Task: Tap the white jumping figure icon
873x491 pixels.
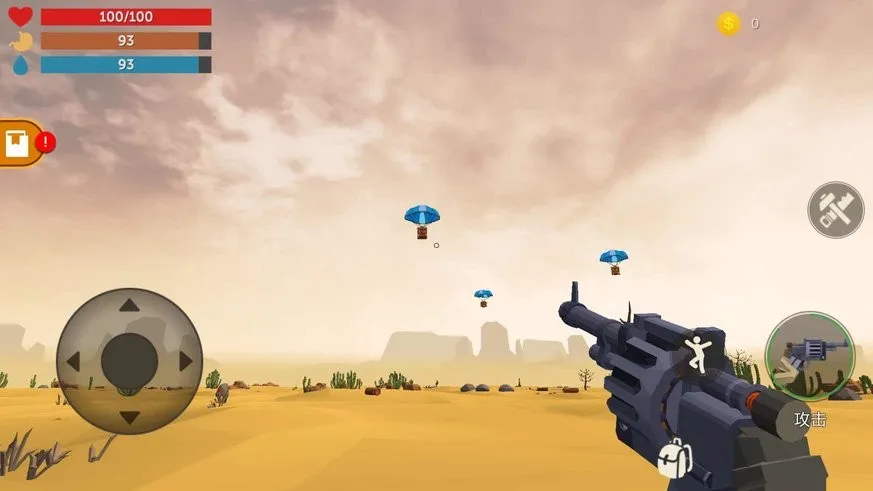Action: coord(697,355)
